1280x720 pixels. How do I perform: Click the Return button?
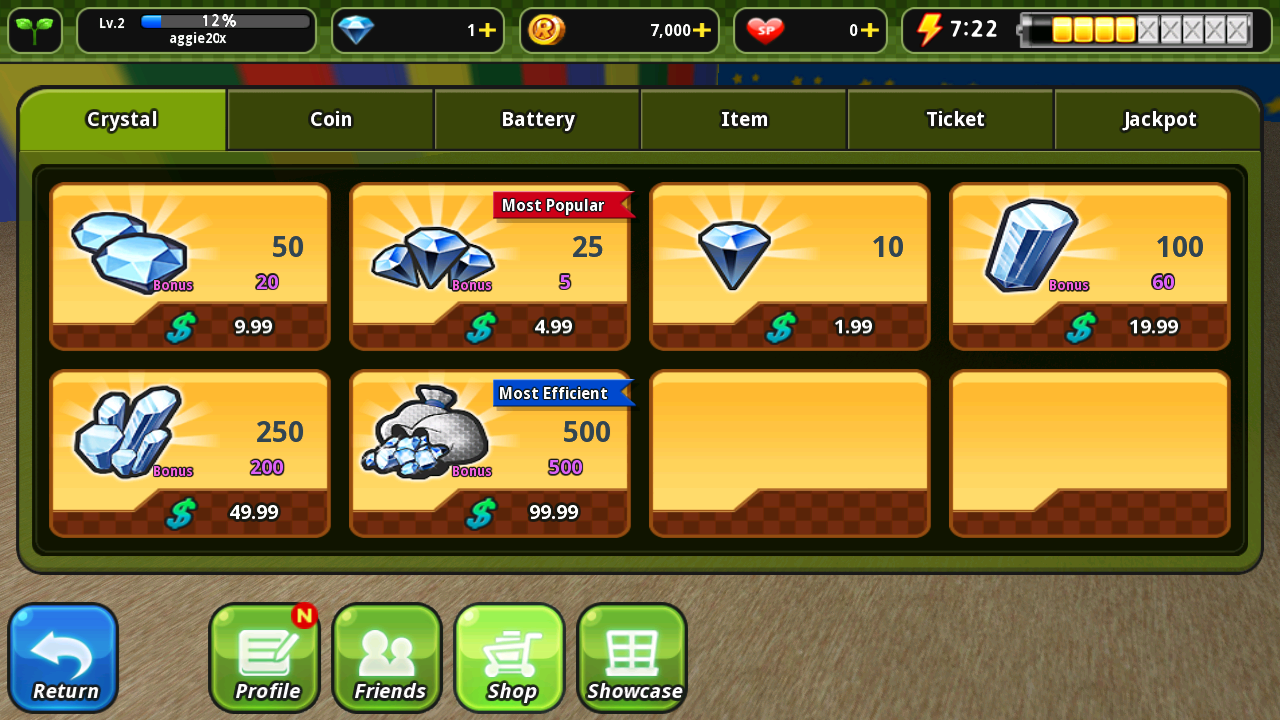[x=63, y=658]
